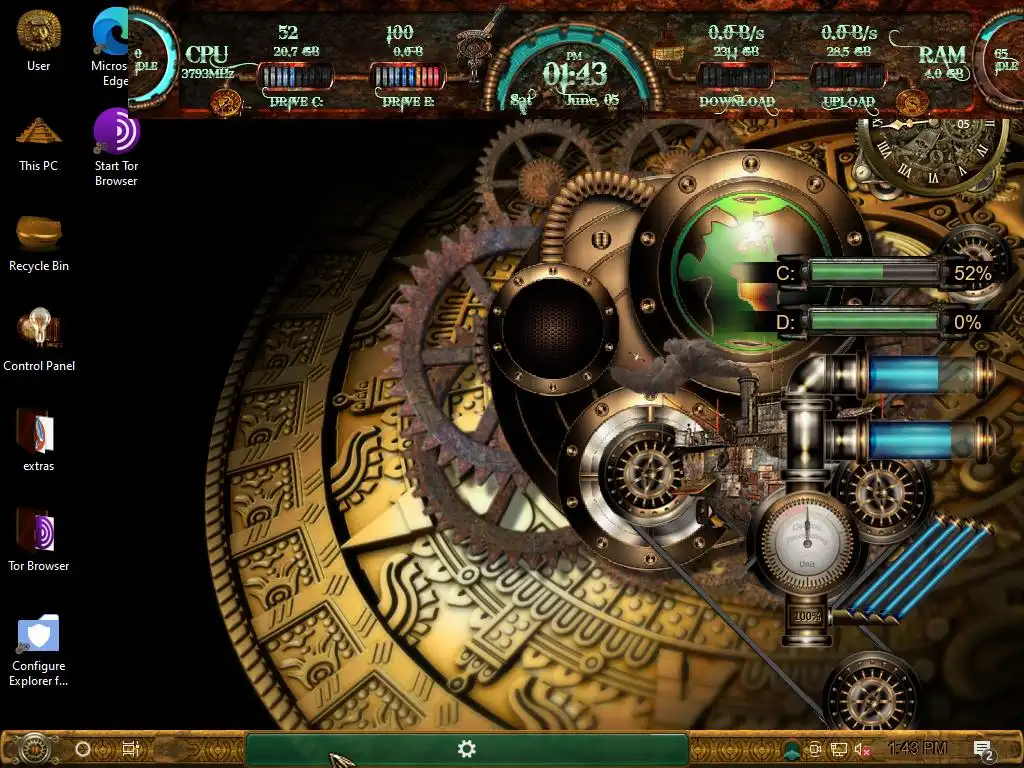This screenshot has height=768, width=1024.
Task: Select the extras folder icon
Action: pyautogui.click(x=38, y=432)
